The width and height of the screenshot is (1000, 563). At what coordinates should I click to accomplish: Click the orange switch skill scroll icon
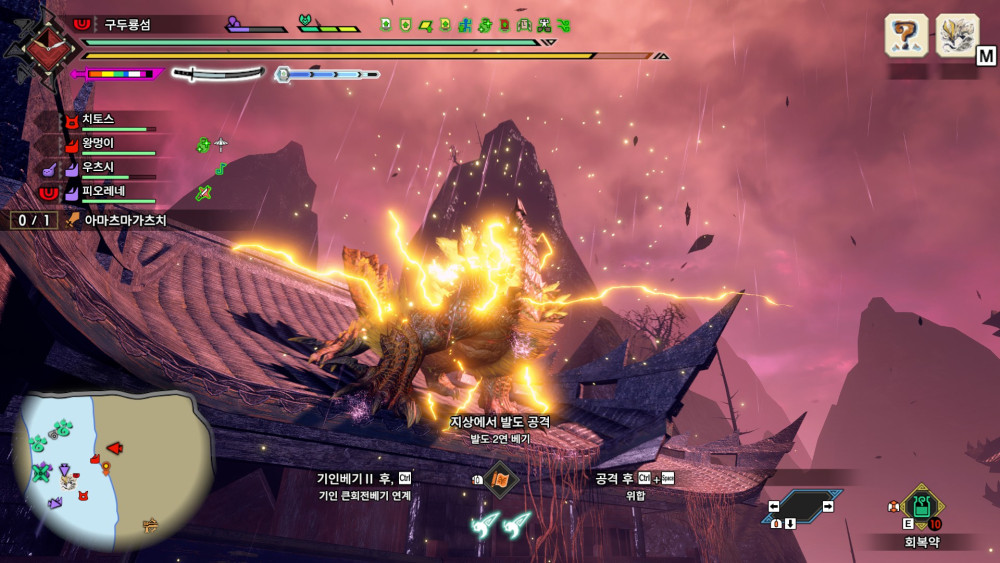(x=500, y=480)
